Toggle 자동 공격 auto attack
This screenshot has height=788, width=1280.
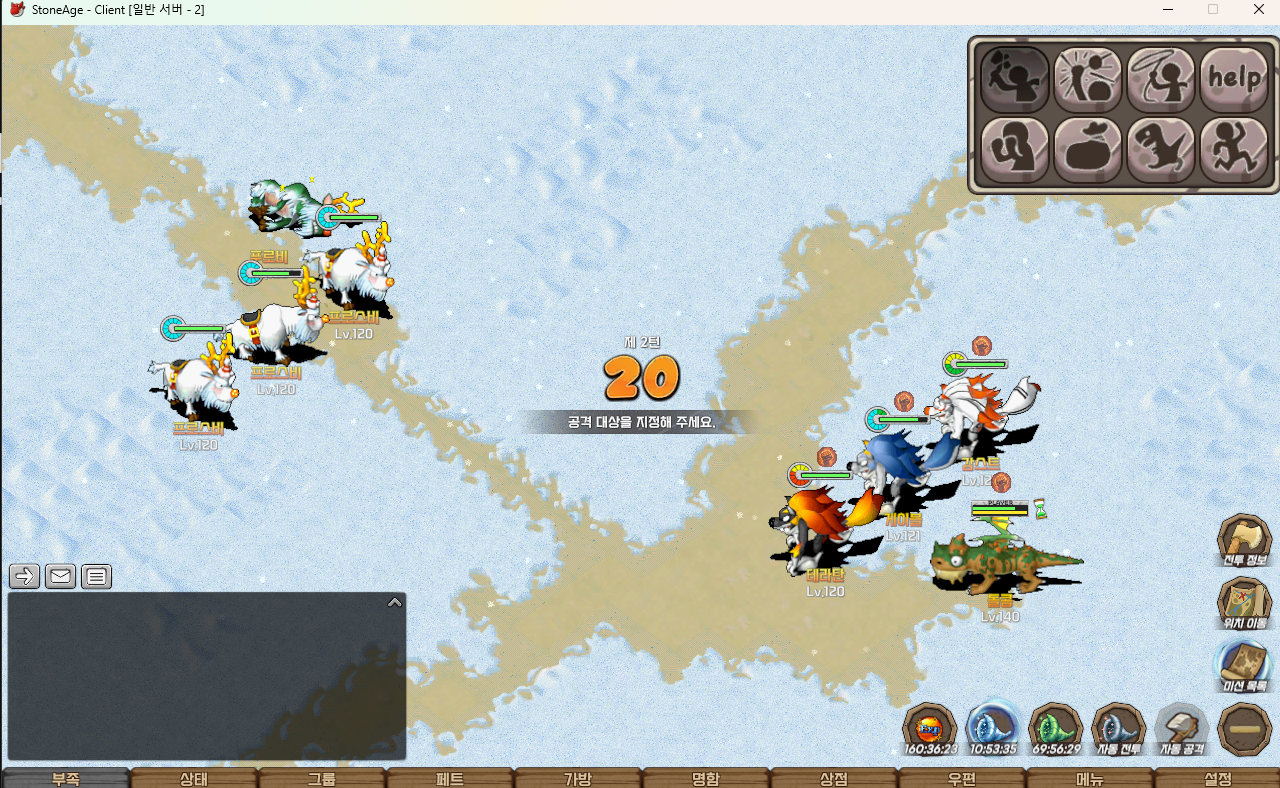[1182, 728]
